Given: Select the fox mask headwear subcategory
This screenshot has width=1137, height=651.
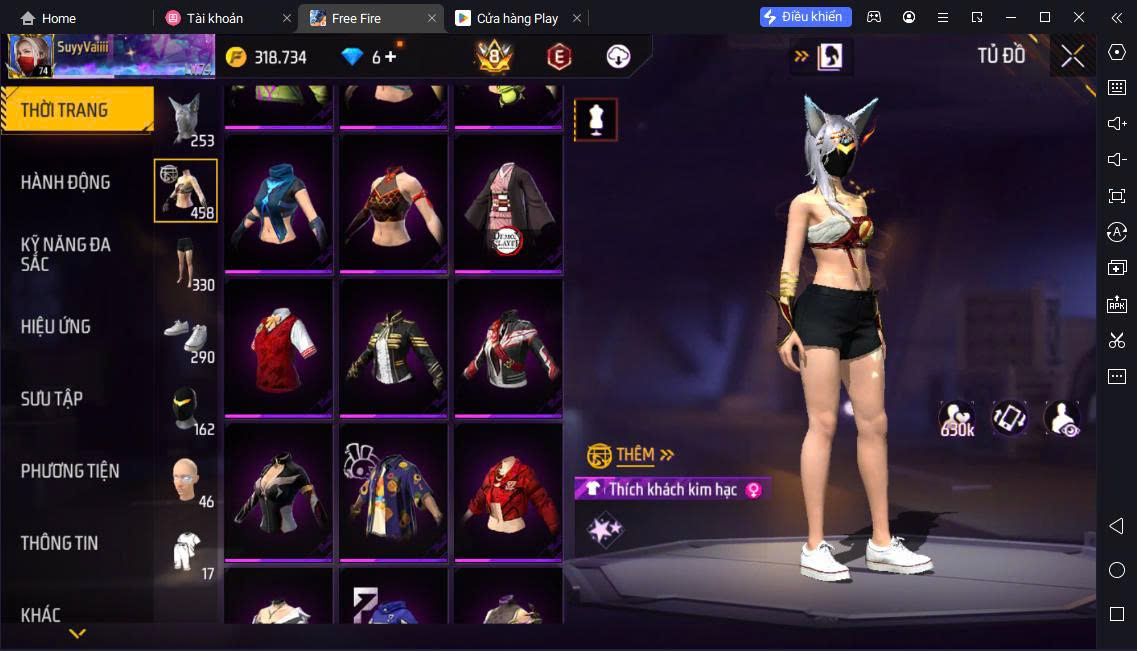Looking at the screenshot, I should (185, 120).
